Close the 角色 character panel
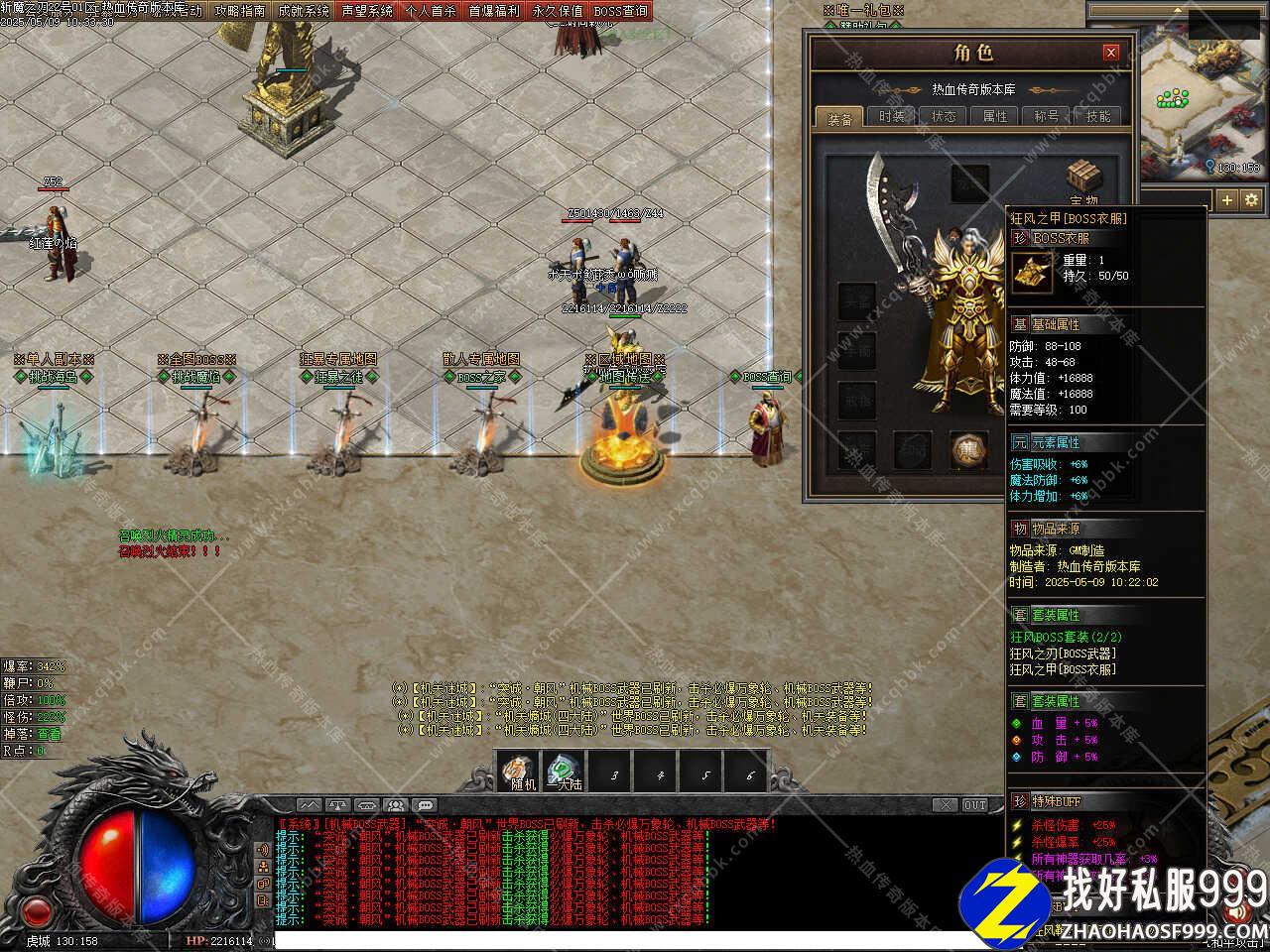Screen dimensions: 1270x952 pyautogui.click(x=1111, y=53)
